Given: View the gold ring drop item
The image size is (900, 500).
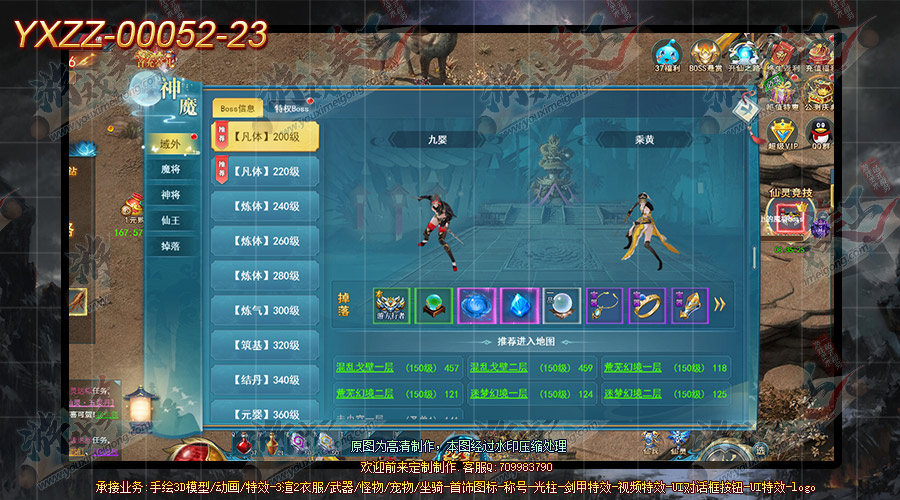Looking at the screenshot, I should (x=646, y=305).
